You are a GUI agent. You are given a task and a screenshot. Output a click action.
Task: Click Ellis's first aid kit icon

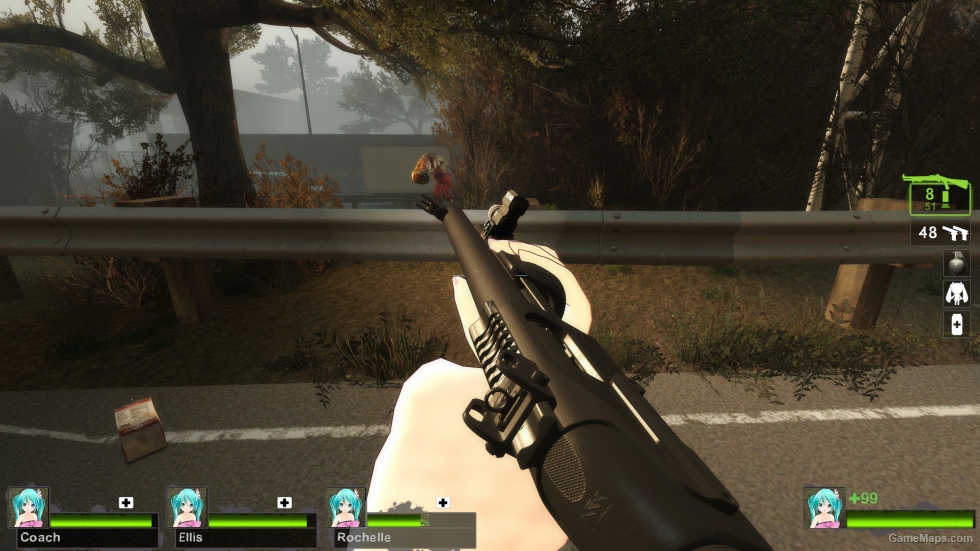[x=285, y=502]
